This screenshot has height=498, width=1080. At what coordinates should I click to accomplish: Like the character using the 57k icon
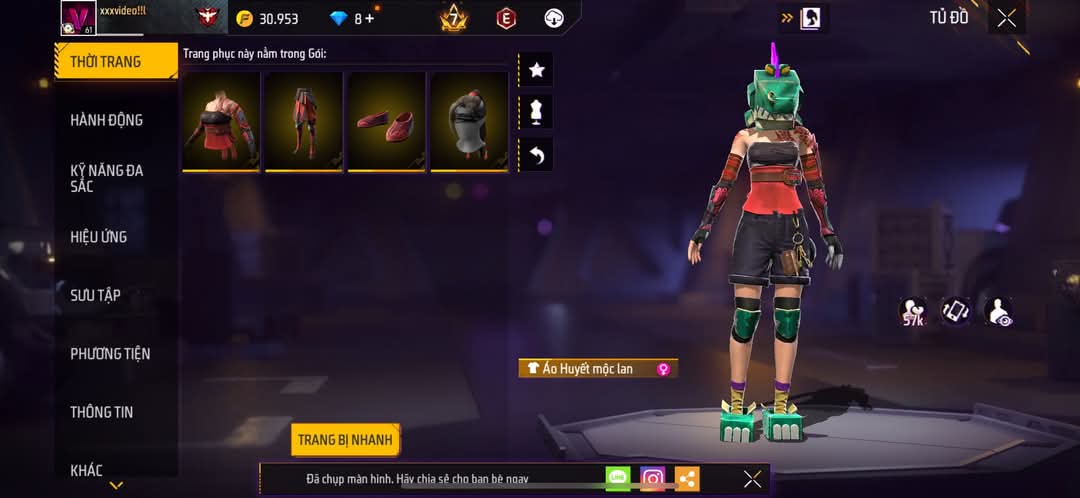[912, 312]
